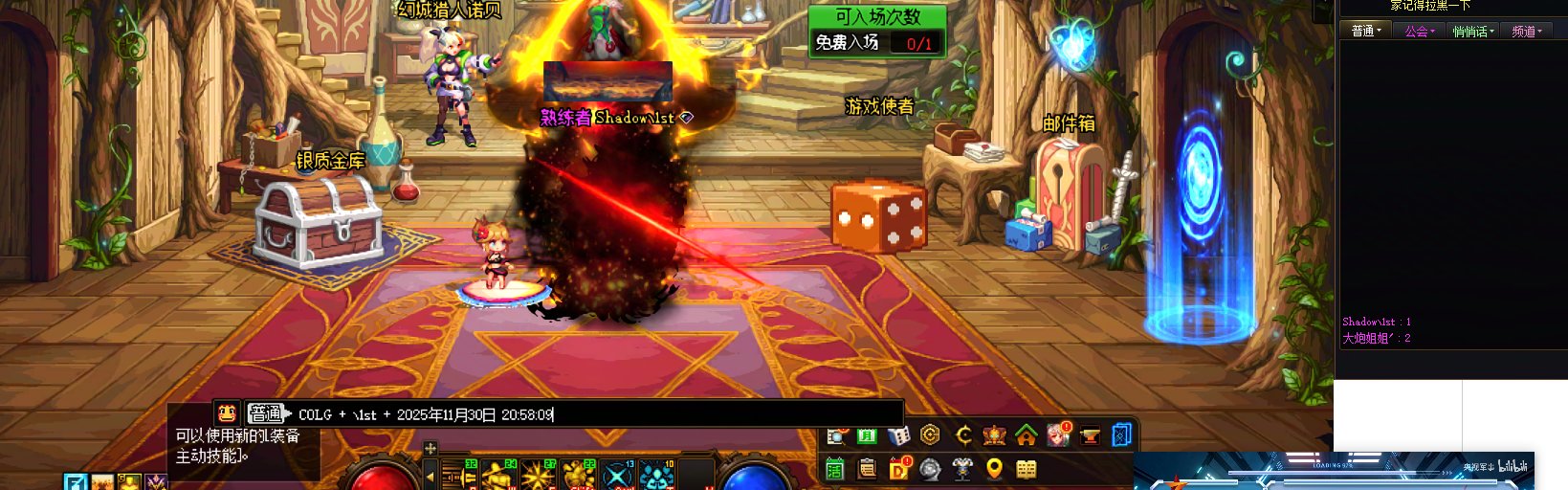1568x490 pixels.
Task: Click the armor mannequin icon
Action: tap(962, 469)
